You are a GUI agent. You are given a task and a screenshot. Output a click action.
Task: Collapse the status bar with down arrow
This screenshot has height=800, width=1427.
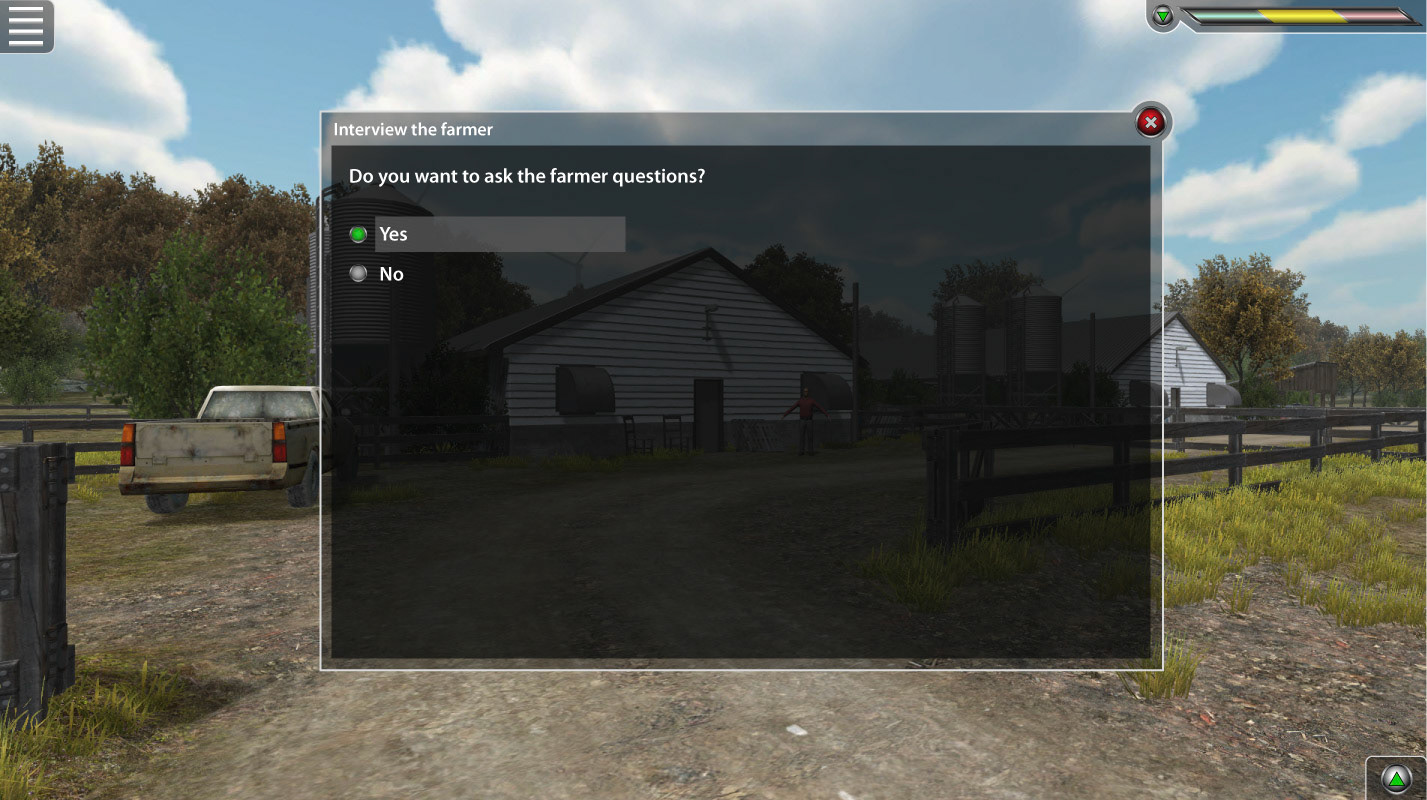point(1163,16)
